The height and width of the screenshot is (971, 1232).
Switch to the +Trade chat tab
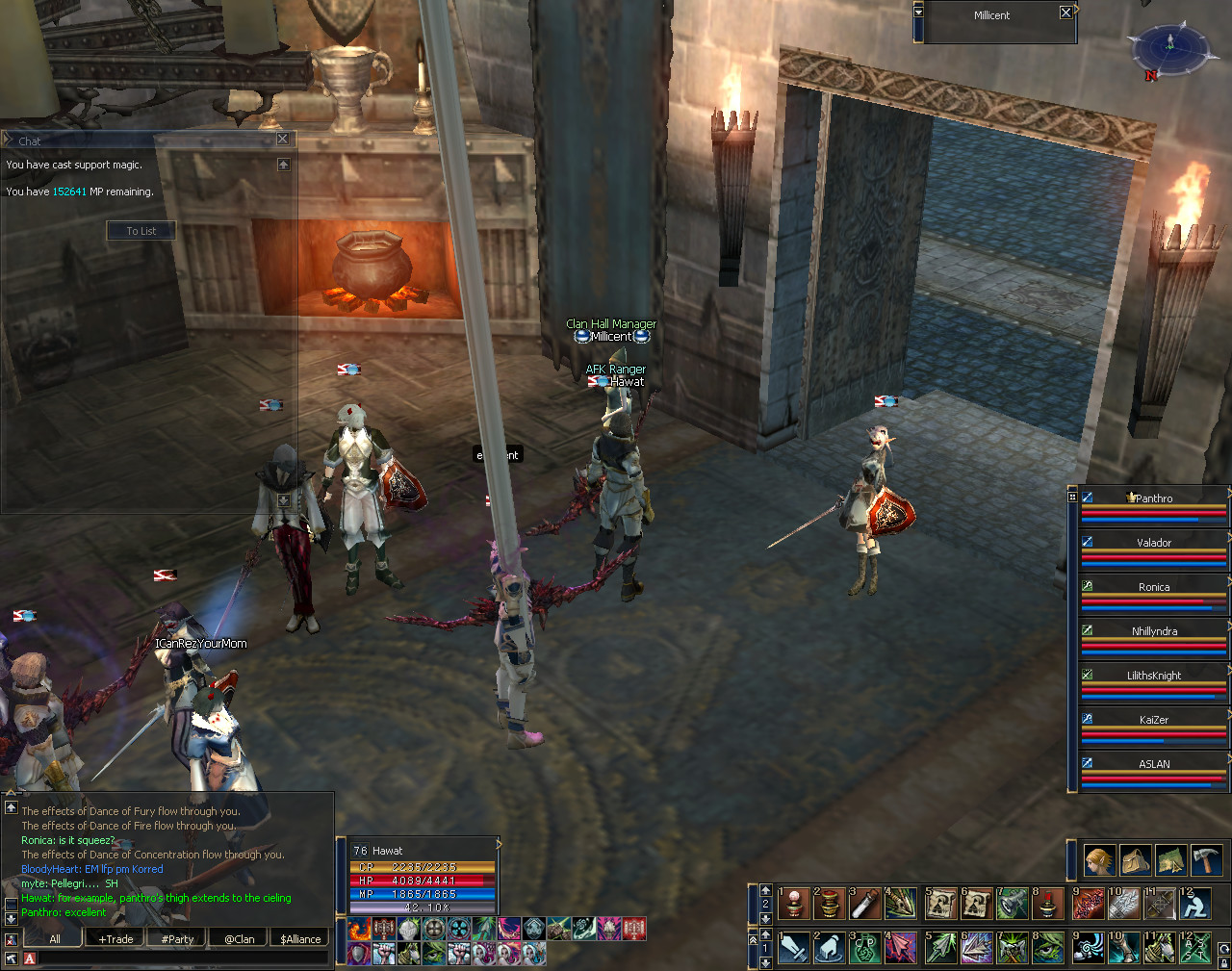115,939
